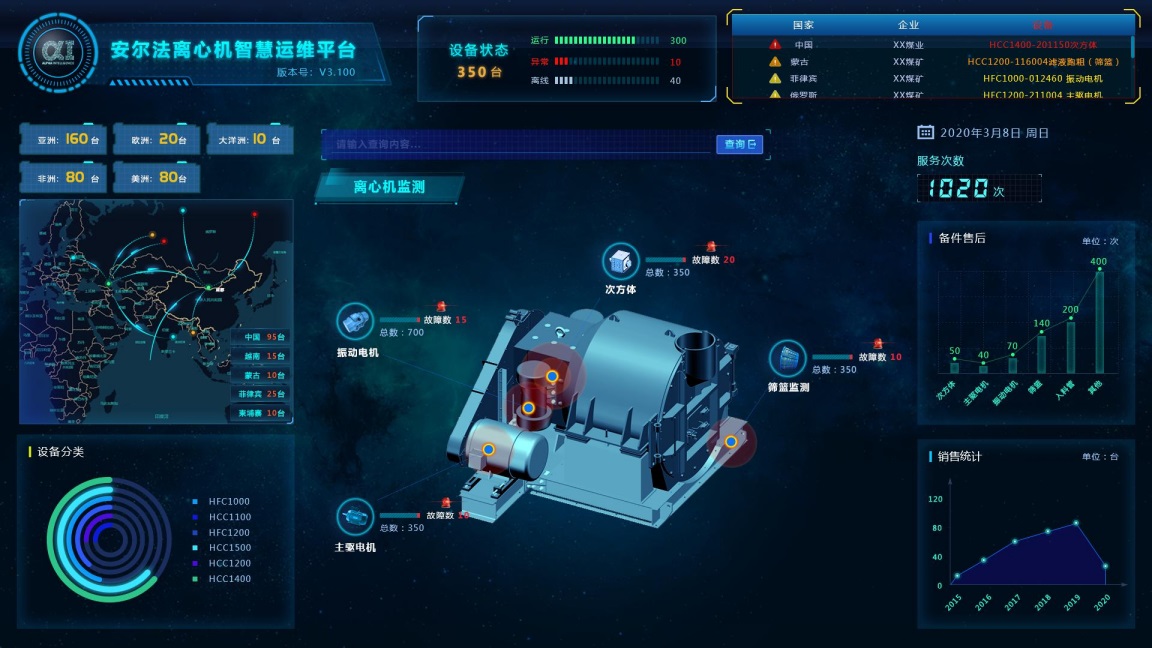Select the 筛篮监测 screen basket icon
Image resolution: width=1152 pixels, height=648 pixels.
(x=787, y=358)
